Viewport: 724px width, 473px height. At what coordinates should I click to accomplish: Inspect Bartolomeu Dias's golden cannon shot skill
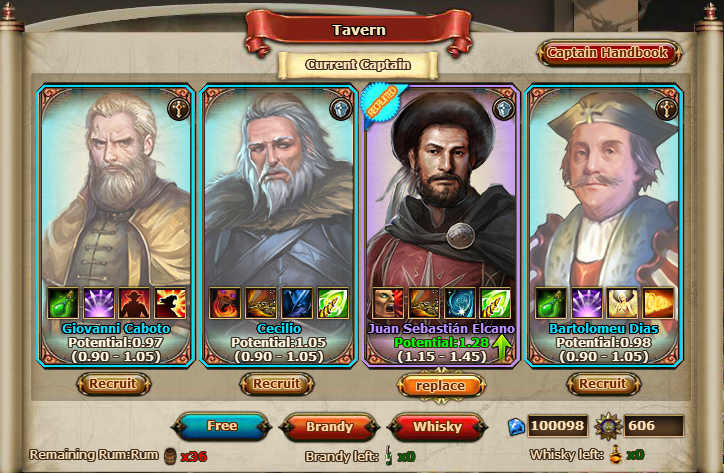point(658,303)
